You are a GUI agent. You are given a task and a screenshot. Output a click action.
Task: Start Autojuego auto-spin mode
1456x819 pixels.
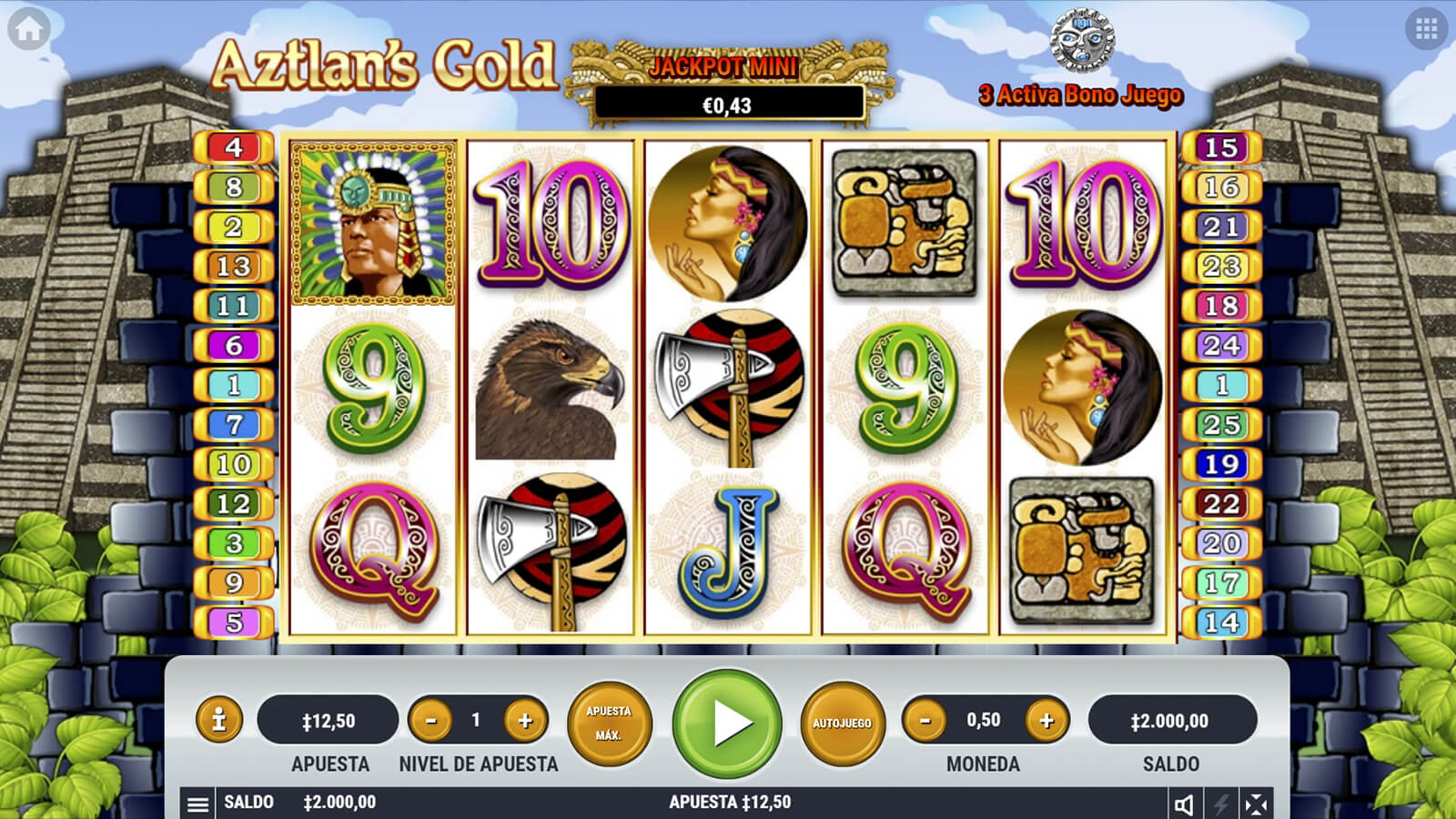tap(842, 723)
